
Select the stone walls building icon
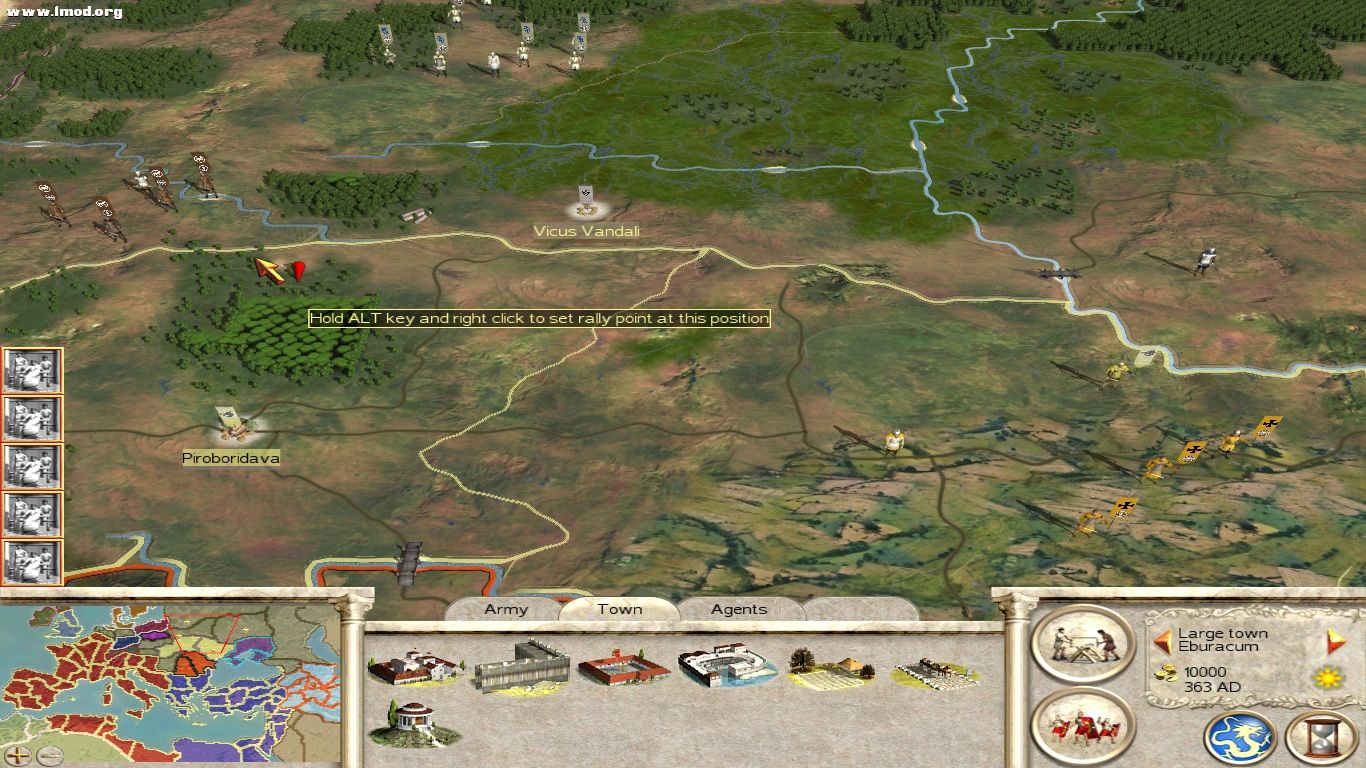pyautogui.click(x=523, y=666)
